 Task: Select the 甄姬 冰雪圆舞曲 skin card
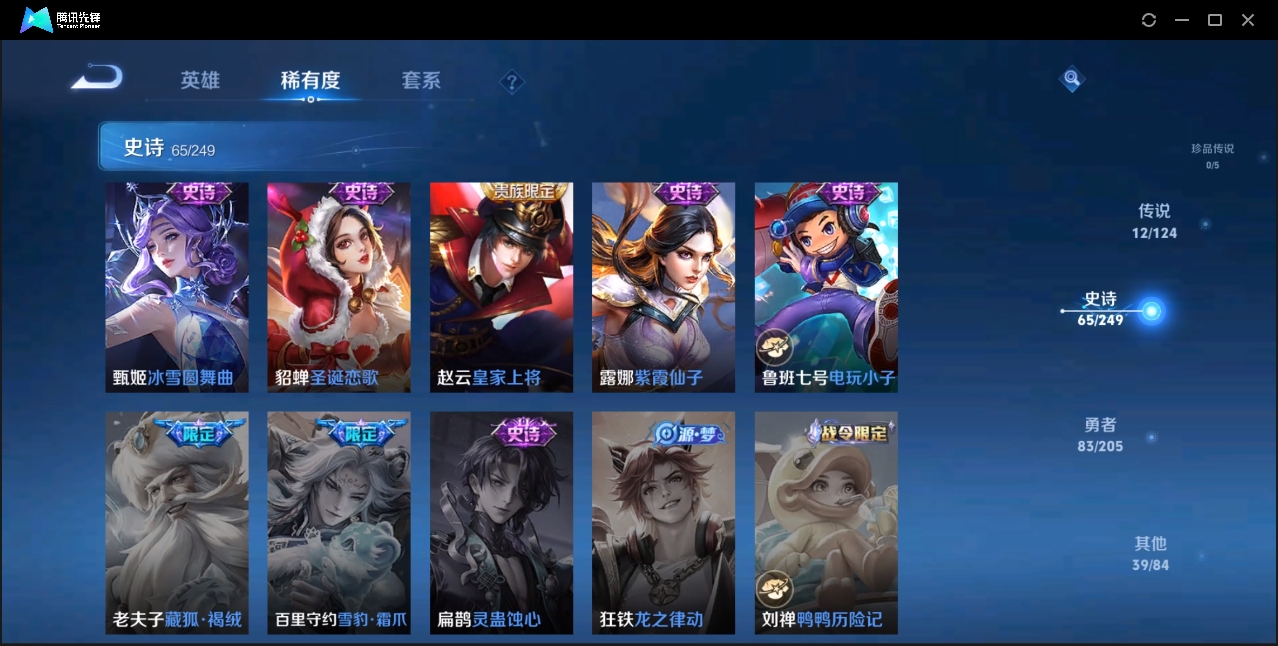click(x=177, y=287)
